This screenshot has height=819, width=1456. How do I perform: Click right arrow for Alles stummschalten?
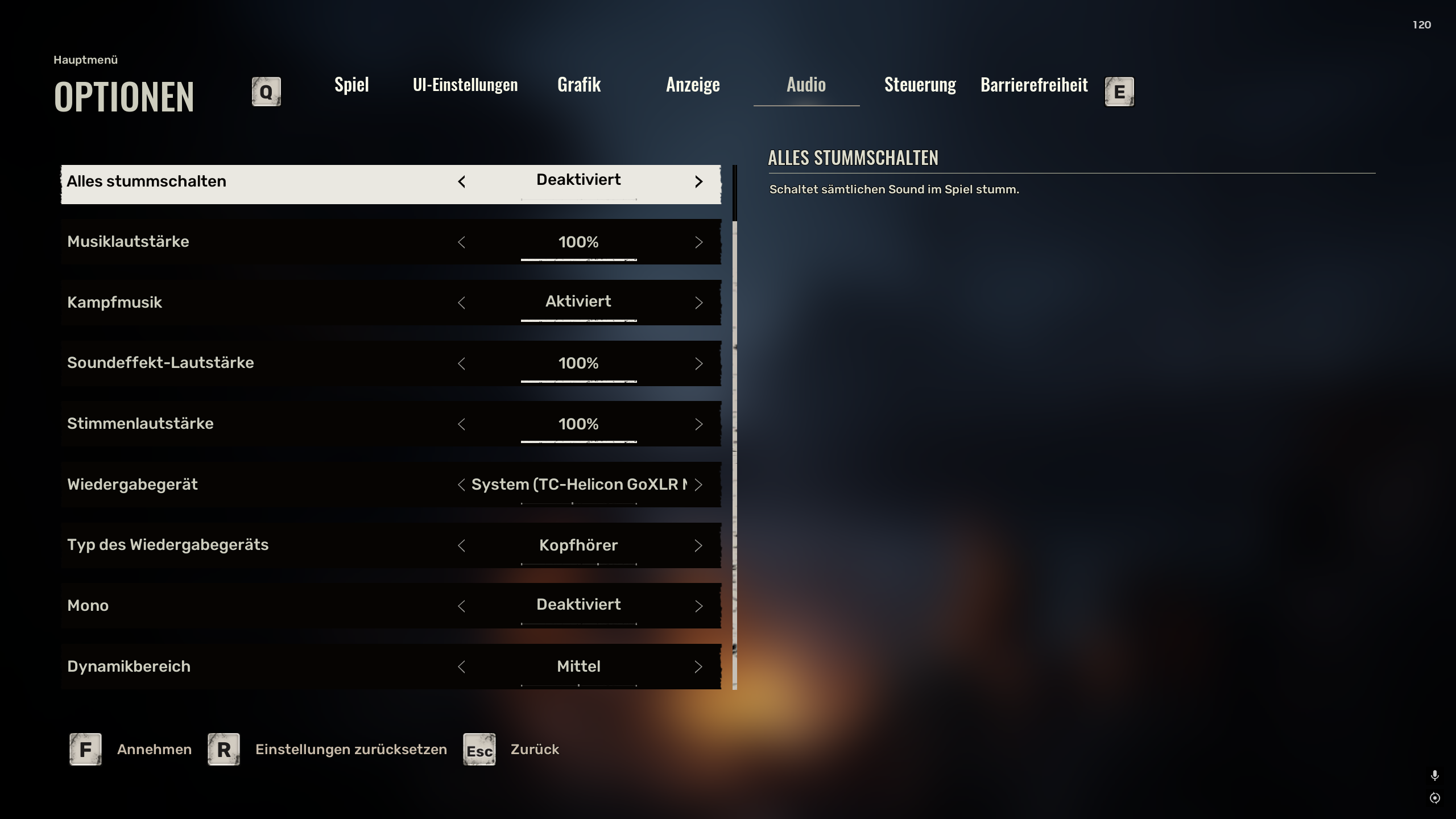pos(698,182)
